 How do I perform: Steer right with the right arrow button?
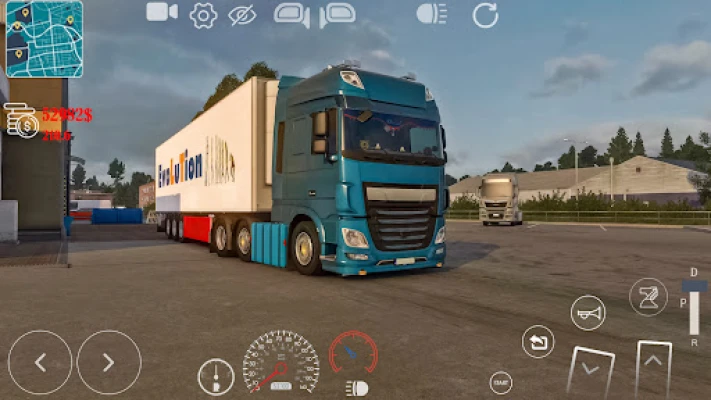pos(109,362)
